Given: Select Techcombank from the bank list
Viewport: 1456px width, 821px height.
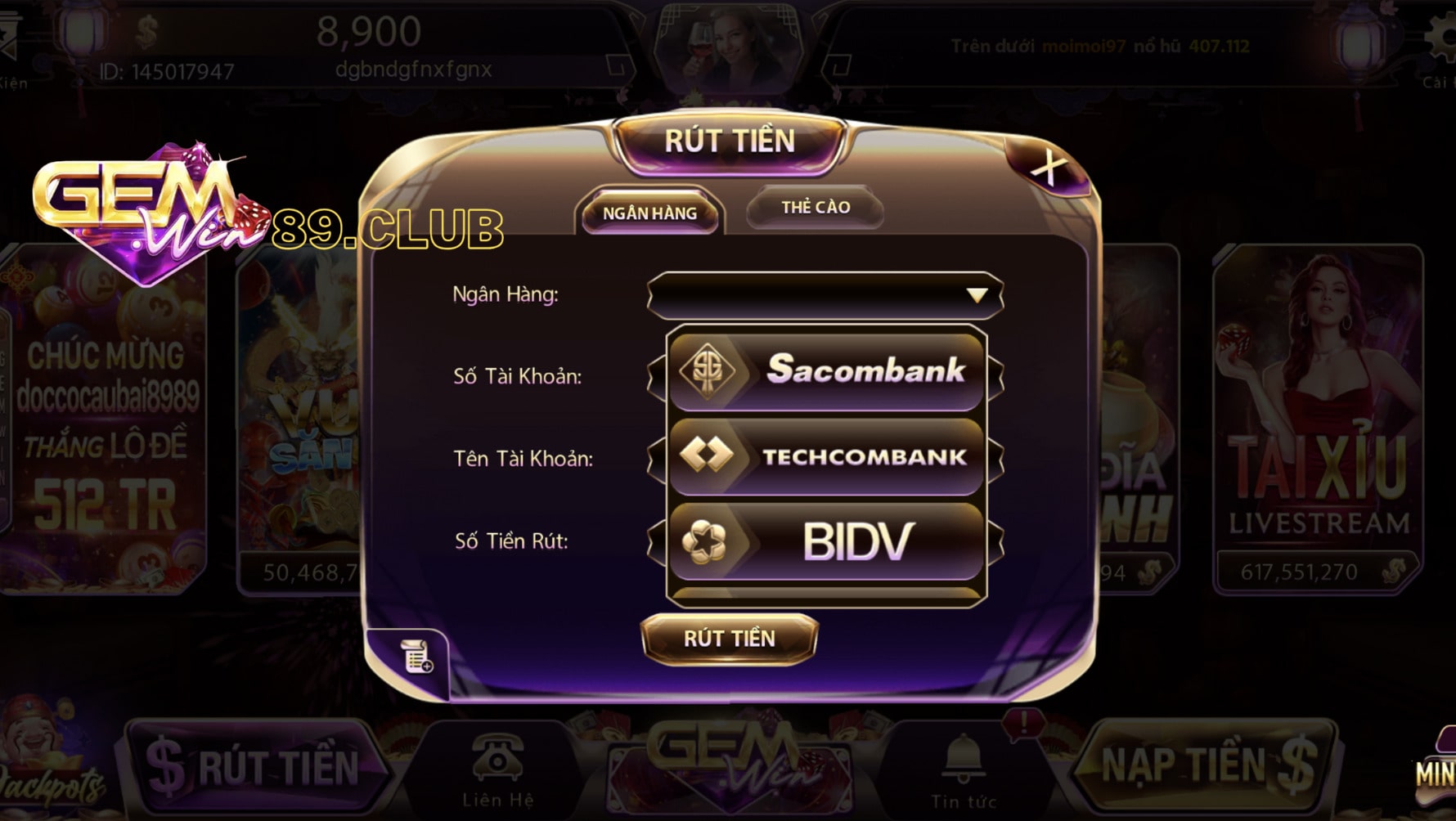Looking at the screenshot, I should pos(826,456).
